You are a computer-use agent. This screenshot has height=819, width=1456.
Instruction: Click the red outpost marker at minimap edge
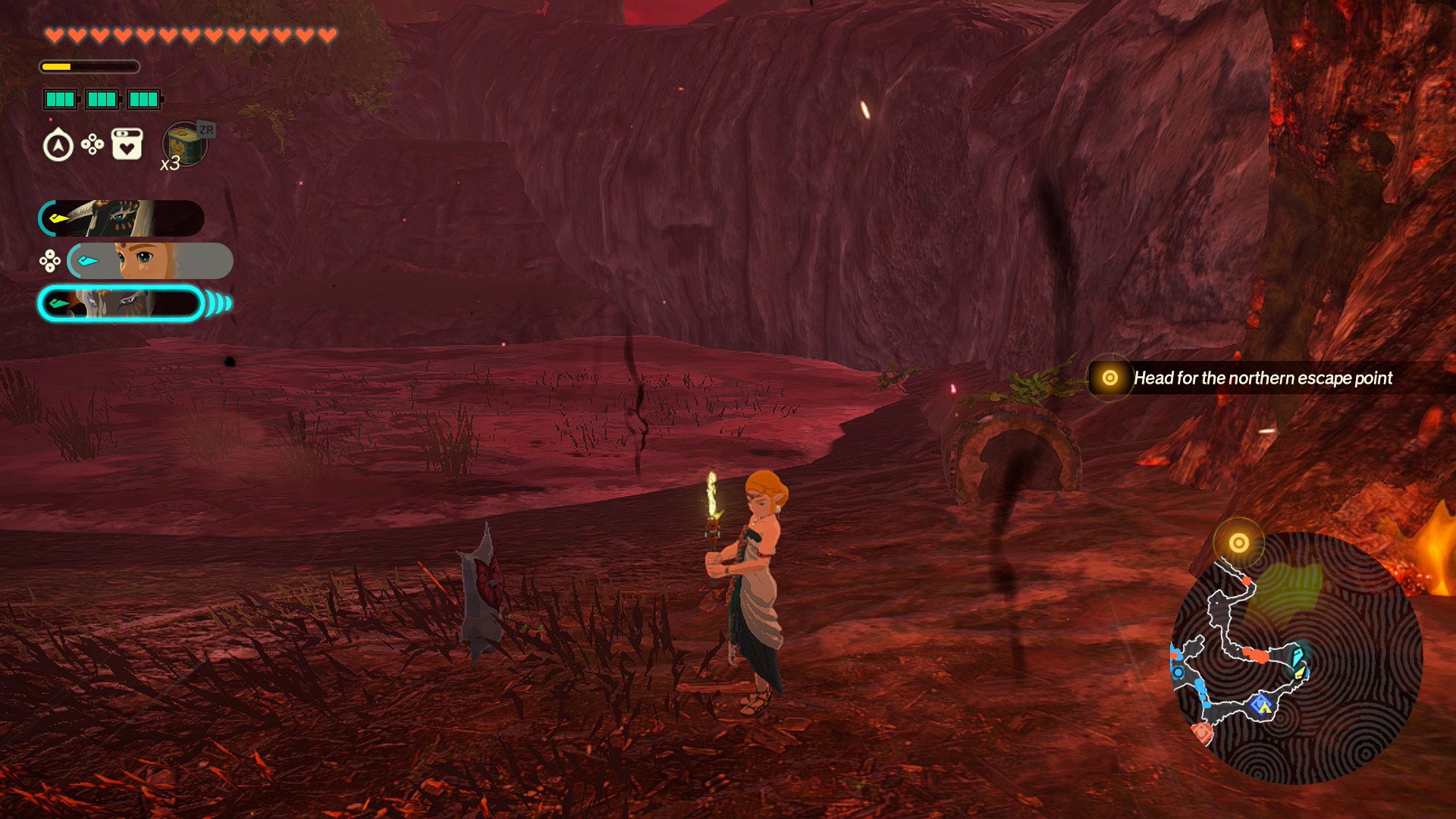[1201, 732]
